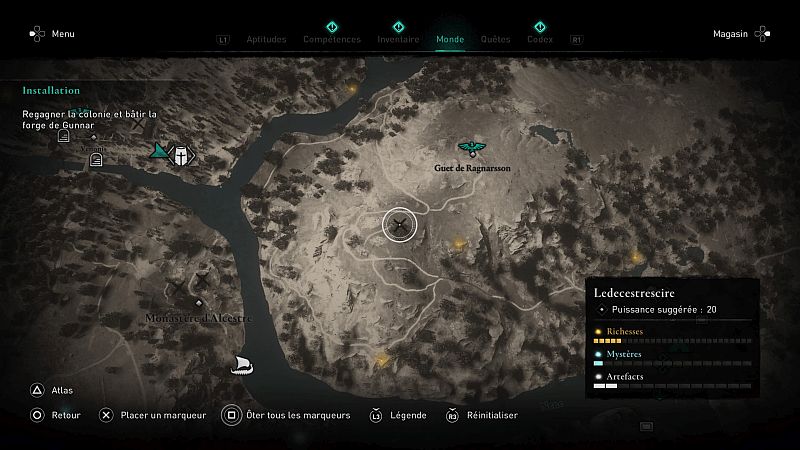Viewport: 800px width, 450px height.
Task: Click Réinitialiser to reset the map
Action: [482, 415]
